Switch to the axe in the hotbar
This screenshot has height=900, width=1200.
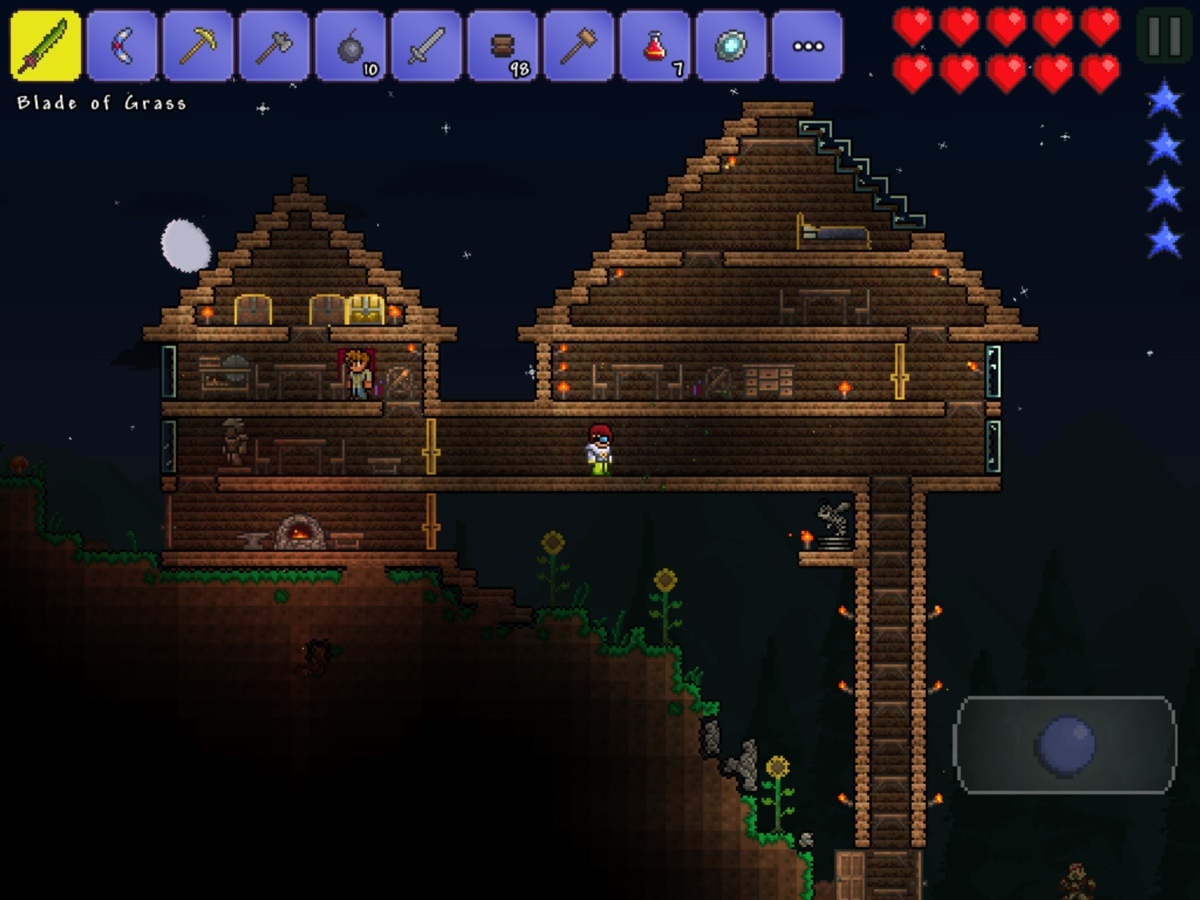(274, 46)
